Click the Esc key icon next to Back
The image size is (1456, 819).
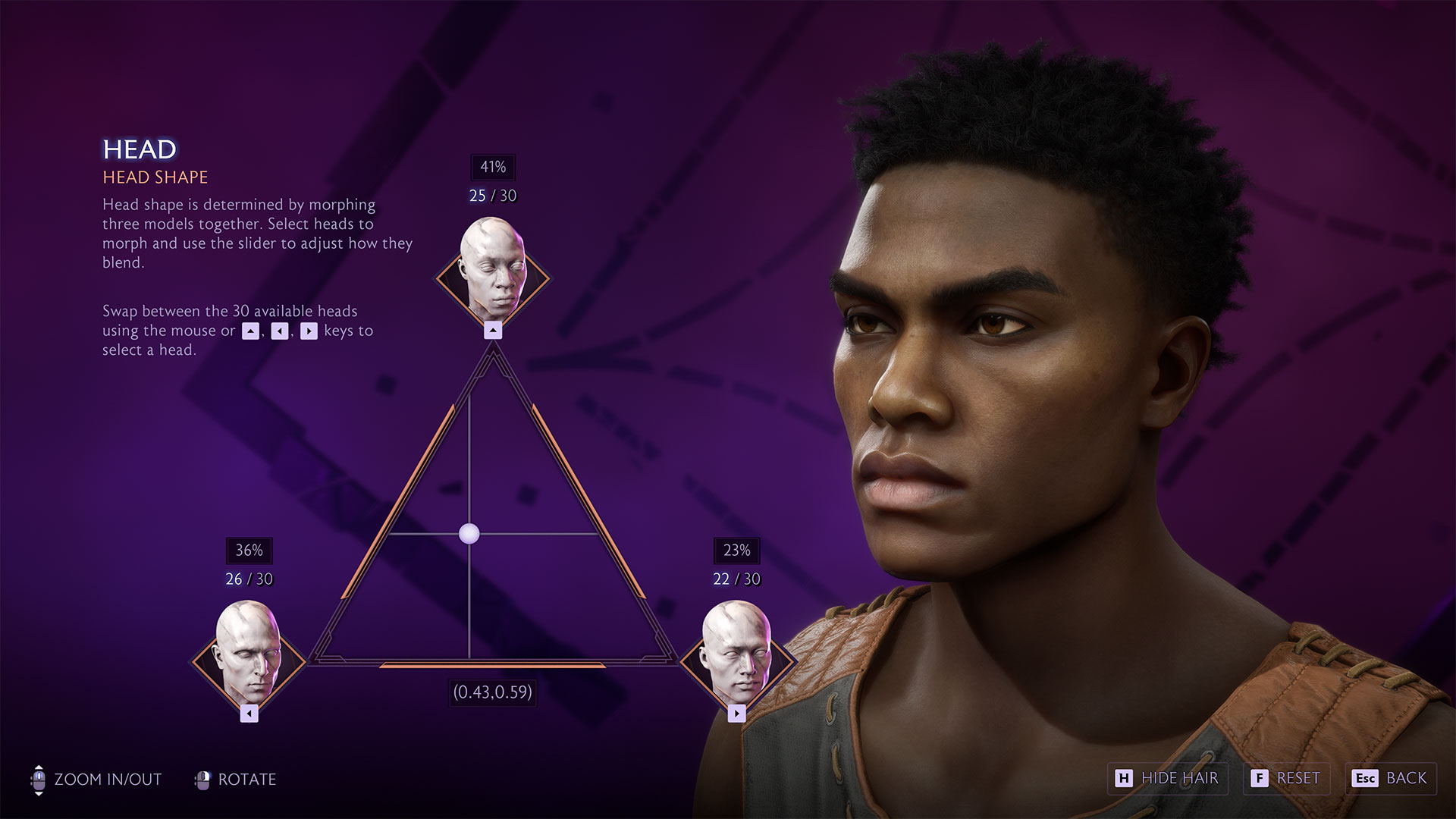1365,778
